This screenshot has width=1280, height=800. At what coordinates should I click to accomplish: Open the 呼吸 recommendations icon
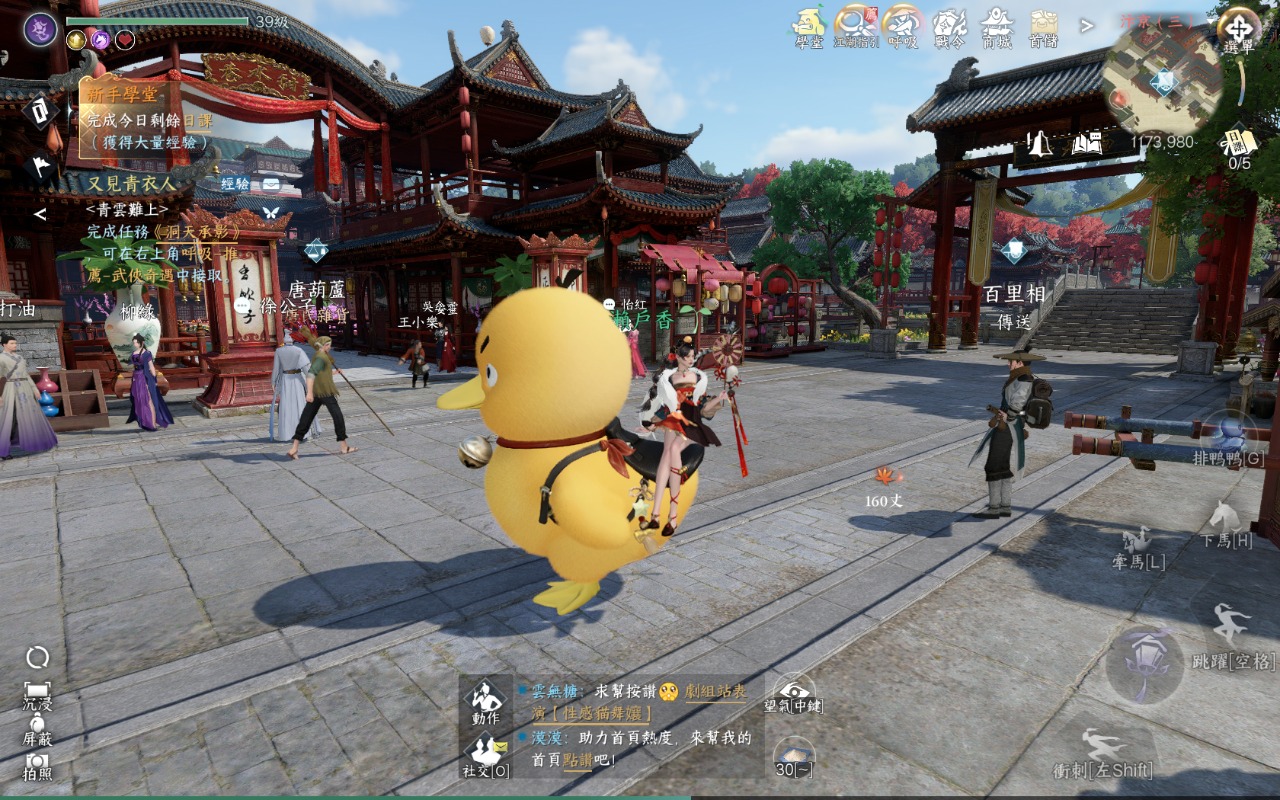902,24
